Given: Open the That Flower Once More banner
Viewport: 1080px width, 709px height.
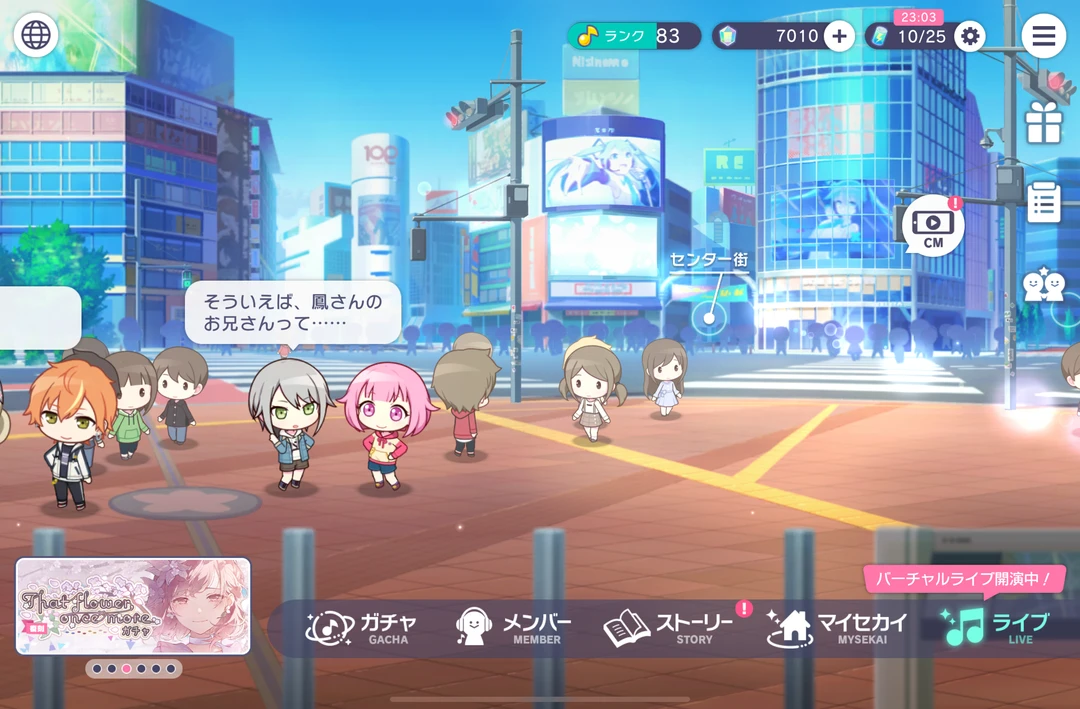Looking at the screenshot, I should tap(133, 606).
